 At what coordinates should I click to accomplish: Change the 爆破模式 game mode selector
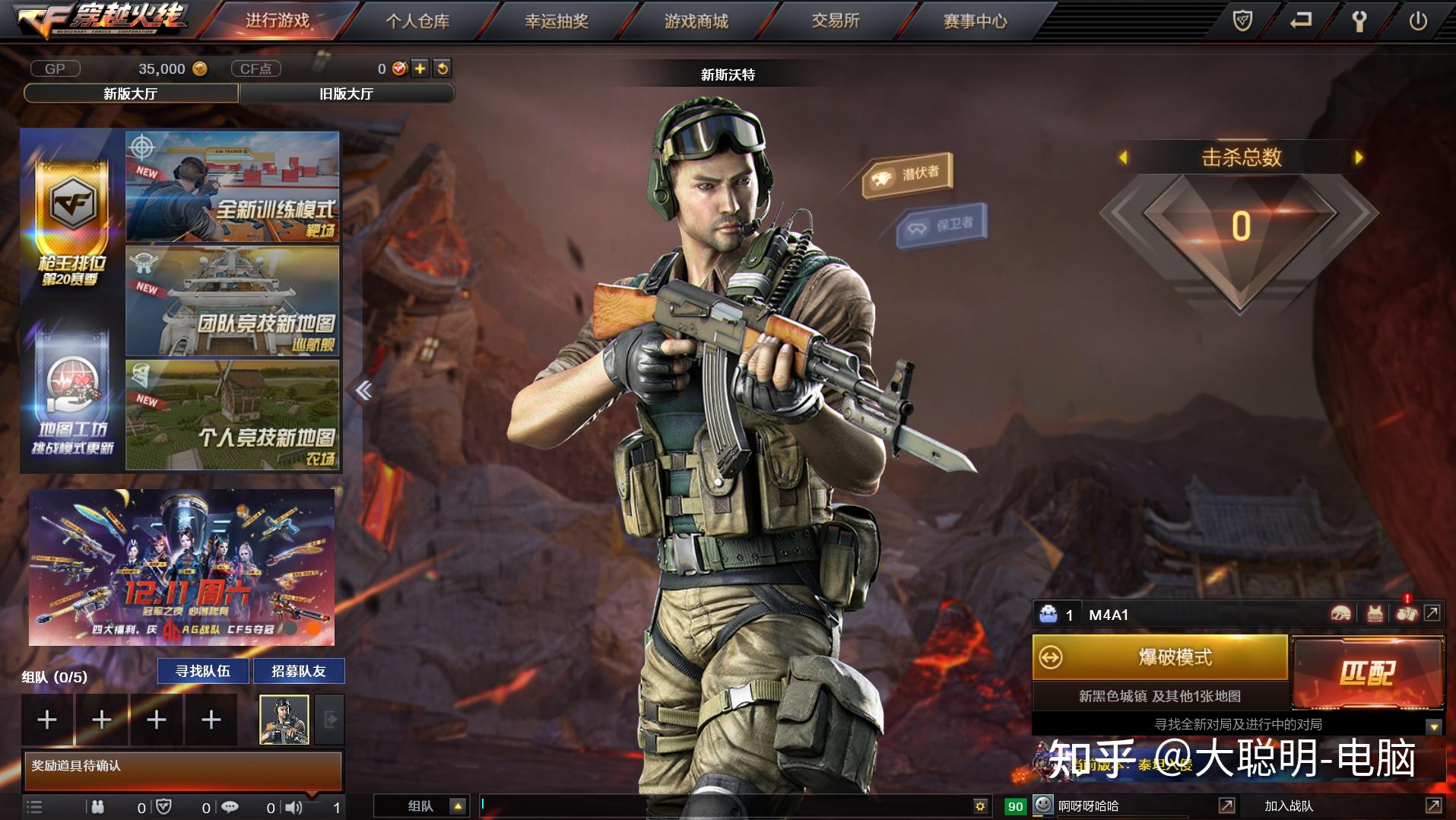[x=1159, y=657]
